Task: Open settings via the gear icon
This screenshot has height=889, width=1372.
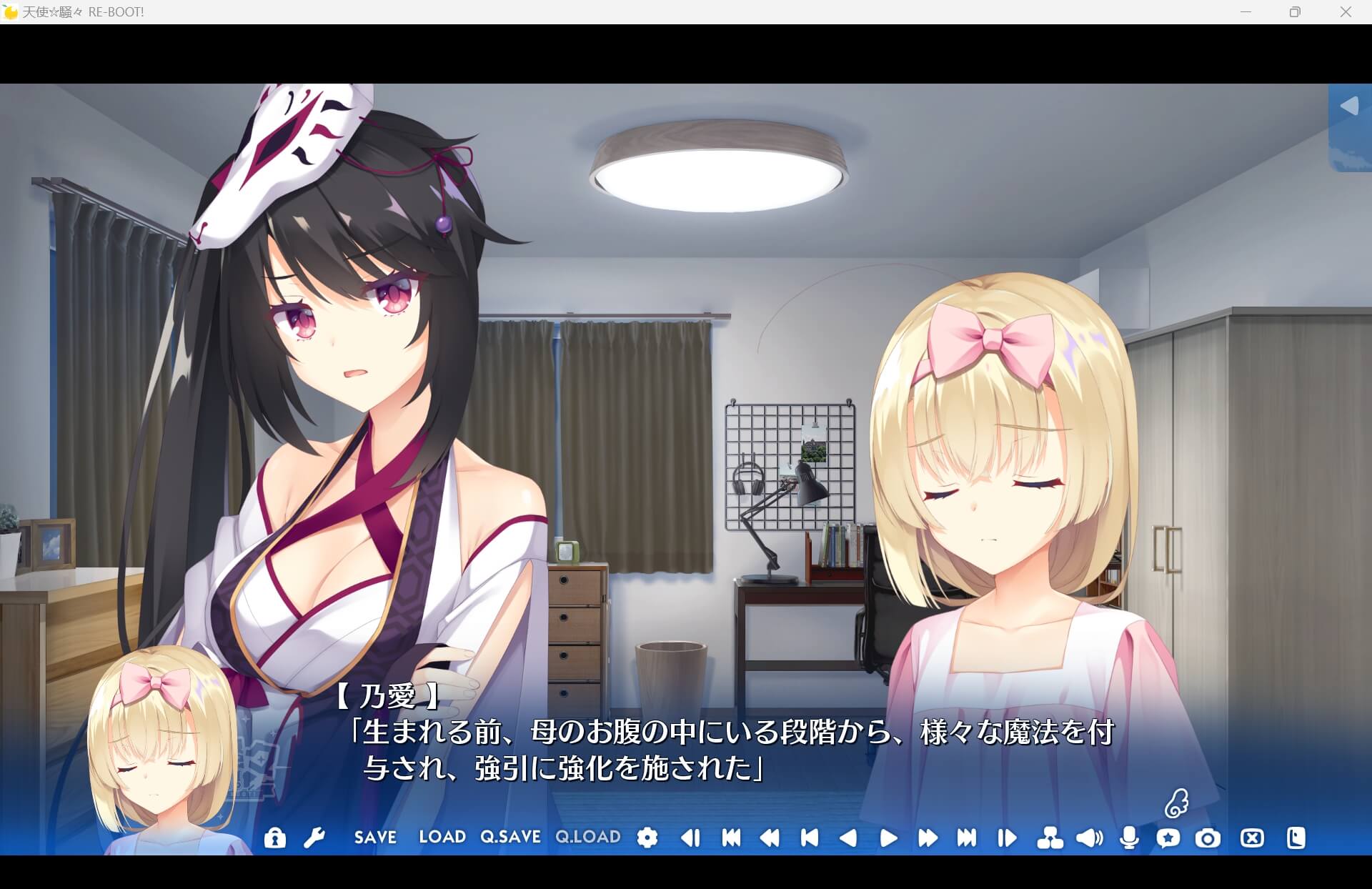Action: (647, 838)
